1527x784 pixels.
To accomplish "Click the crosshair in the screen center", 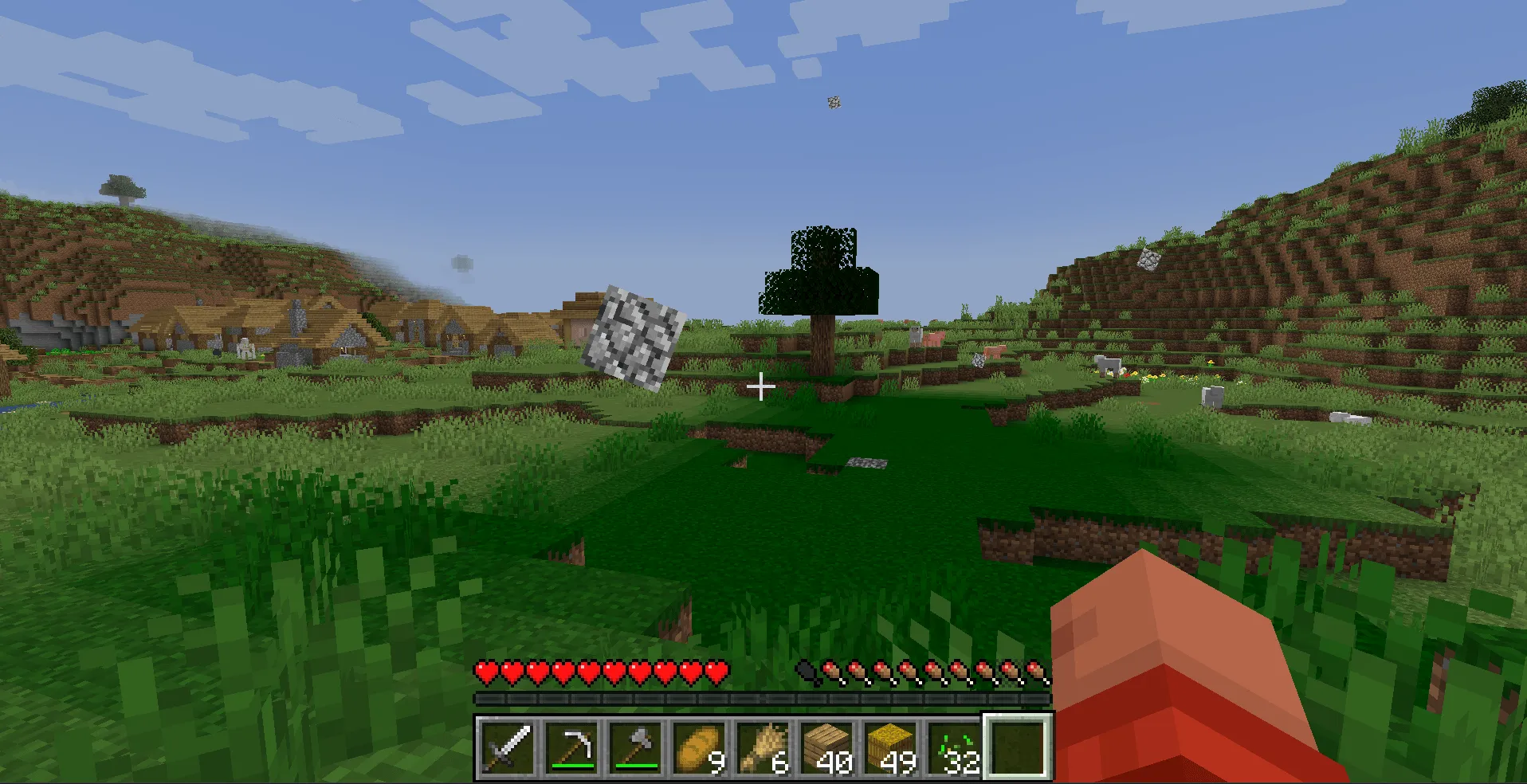I will 762,386.
